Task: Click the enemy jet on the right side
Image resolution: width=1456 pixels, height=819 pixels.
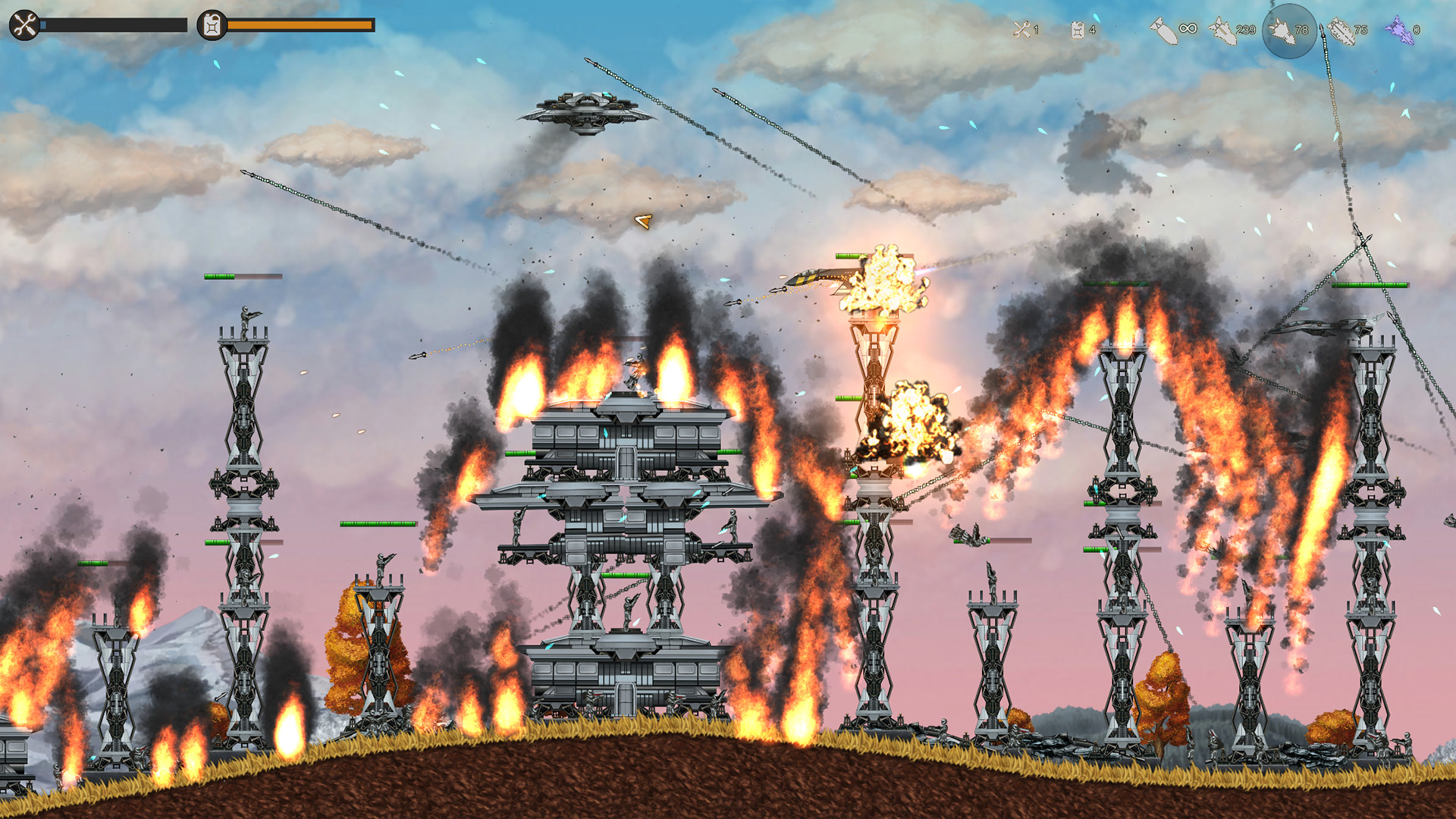Action: [1324, 326]
